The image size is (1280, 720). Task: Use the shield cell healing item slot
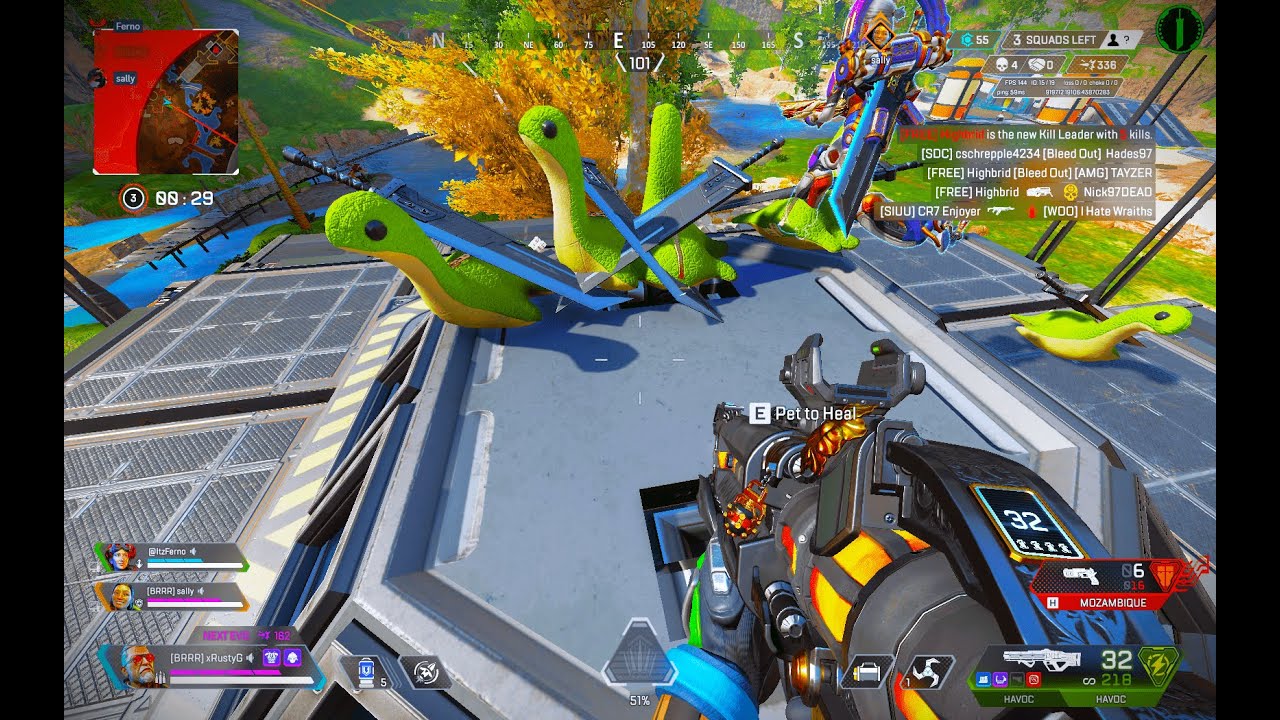366,671
